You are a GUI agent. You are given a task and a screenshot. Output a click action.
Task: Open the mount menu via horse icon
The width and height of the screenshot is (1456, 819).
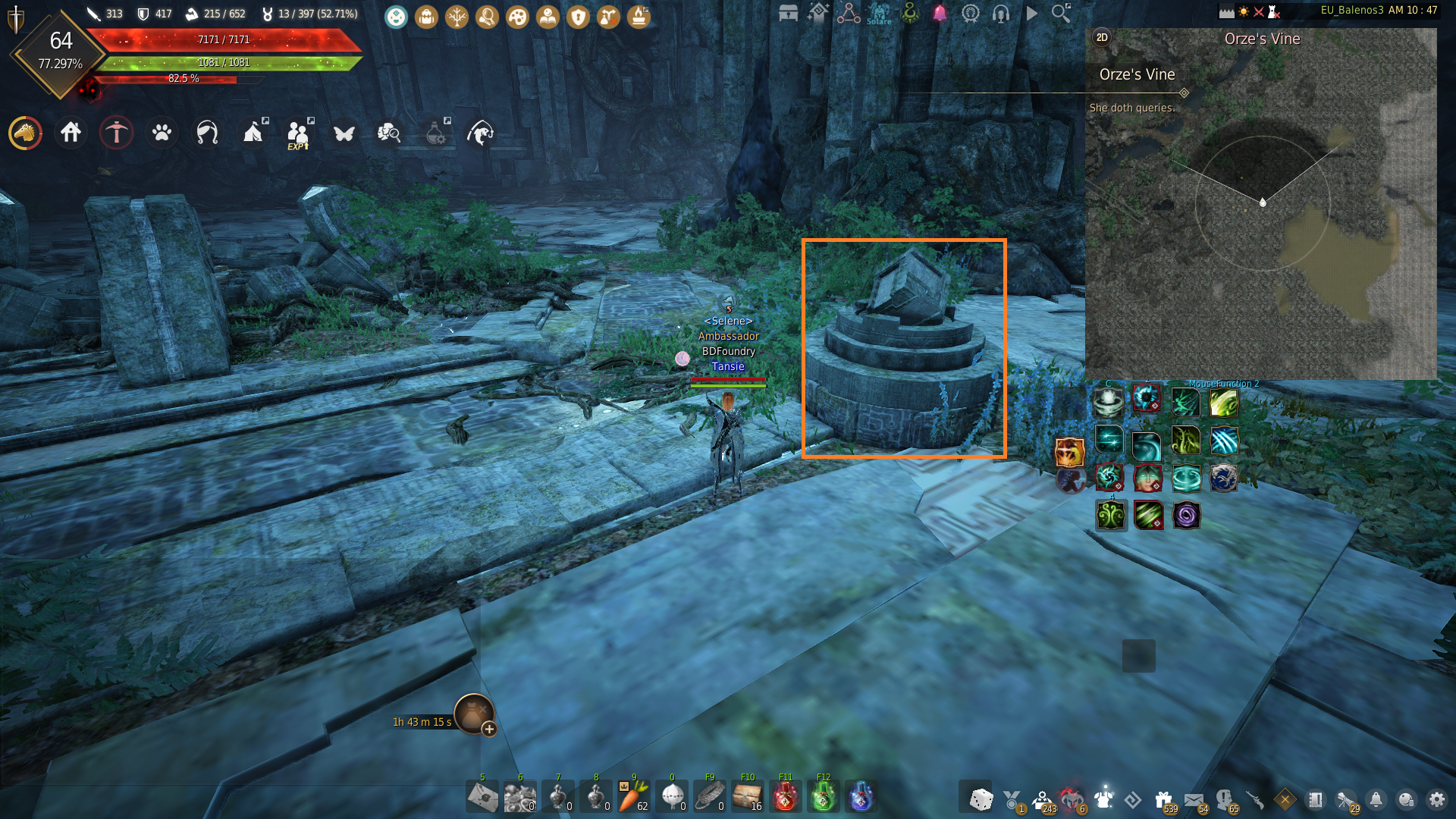pos(25,132)
